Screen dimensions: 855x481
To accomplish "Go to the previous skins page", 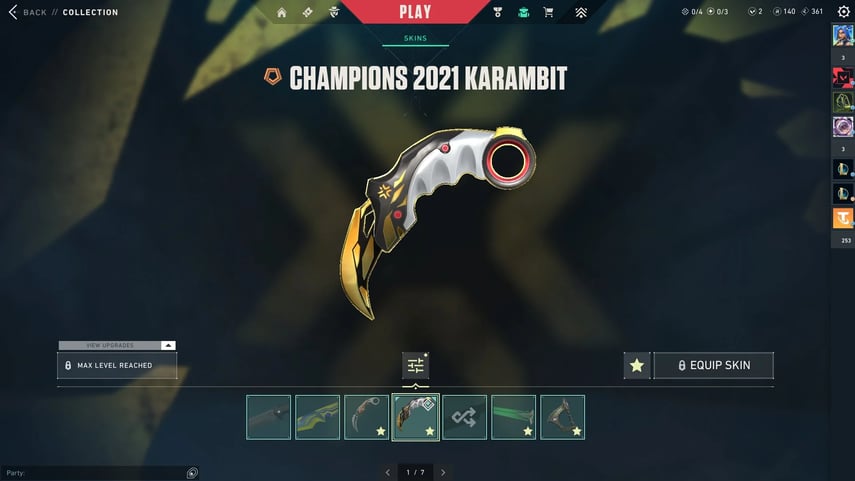I will coord(388,472).
